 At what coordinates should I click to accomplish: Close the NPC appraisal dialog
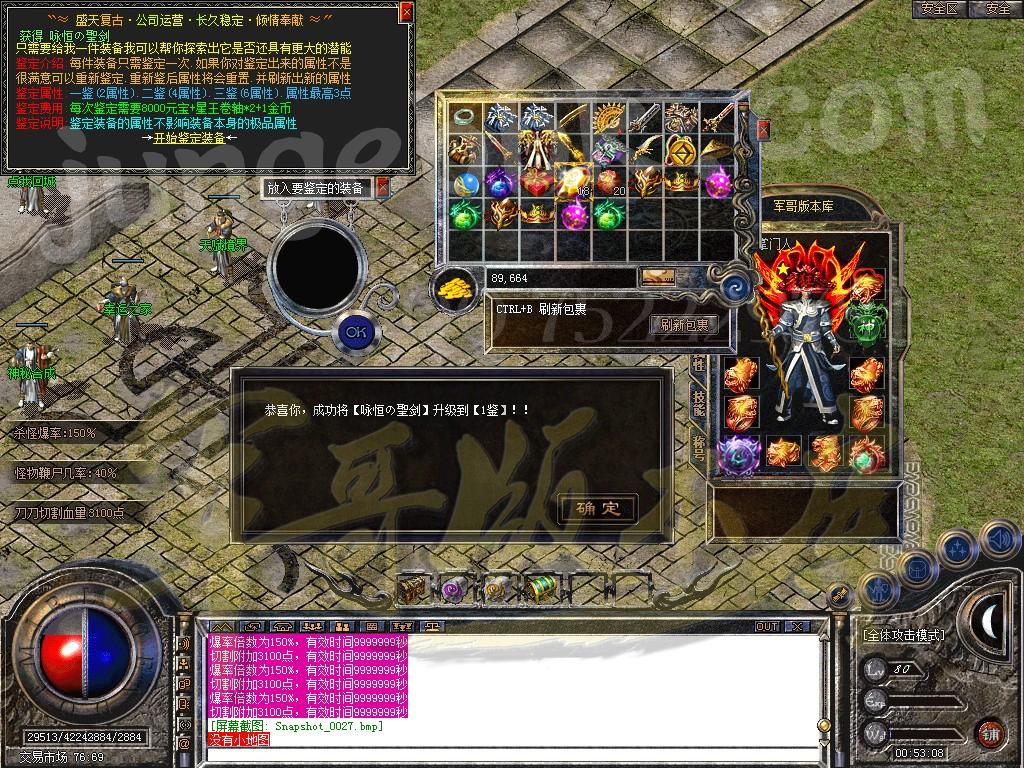click(405, 12)
